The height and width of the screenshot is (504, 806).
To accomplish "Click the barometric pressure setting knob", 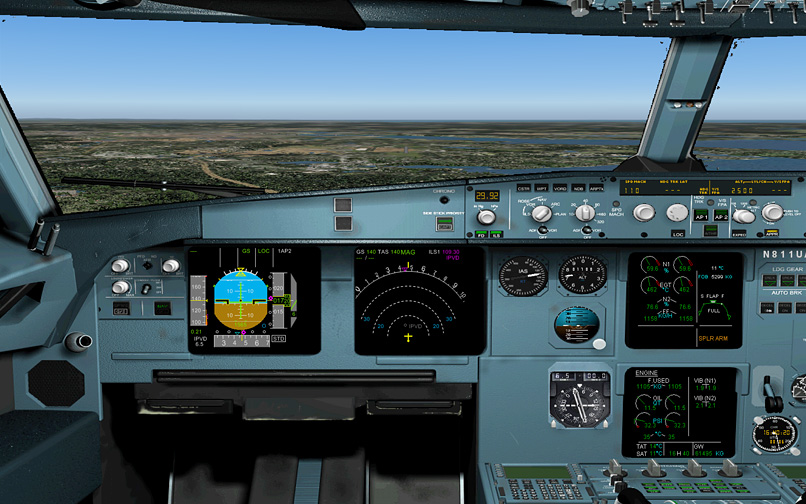I will (487, 216).
